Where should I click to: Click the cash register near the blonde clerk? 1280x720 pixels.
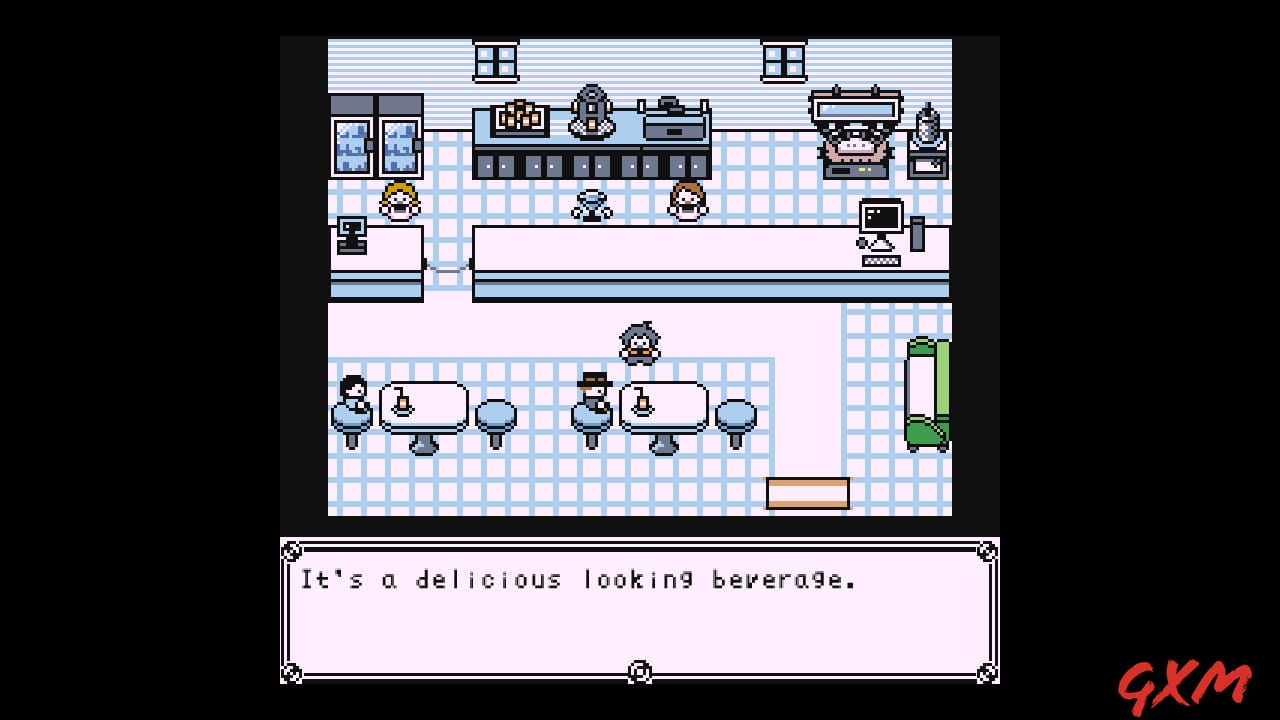(352, 235)
